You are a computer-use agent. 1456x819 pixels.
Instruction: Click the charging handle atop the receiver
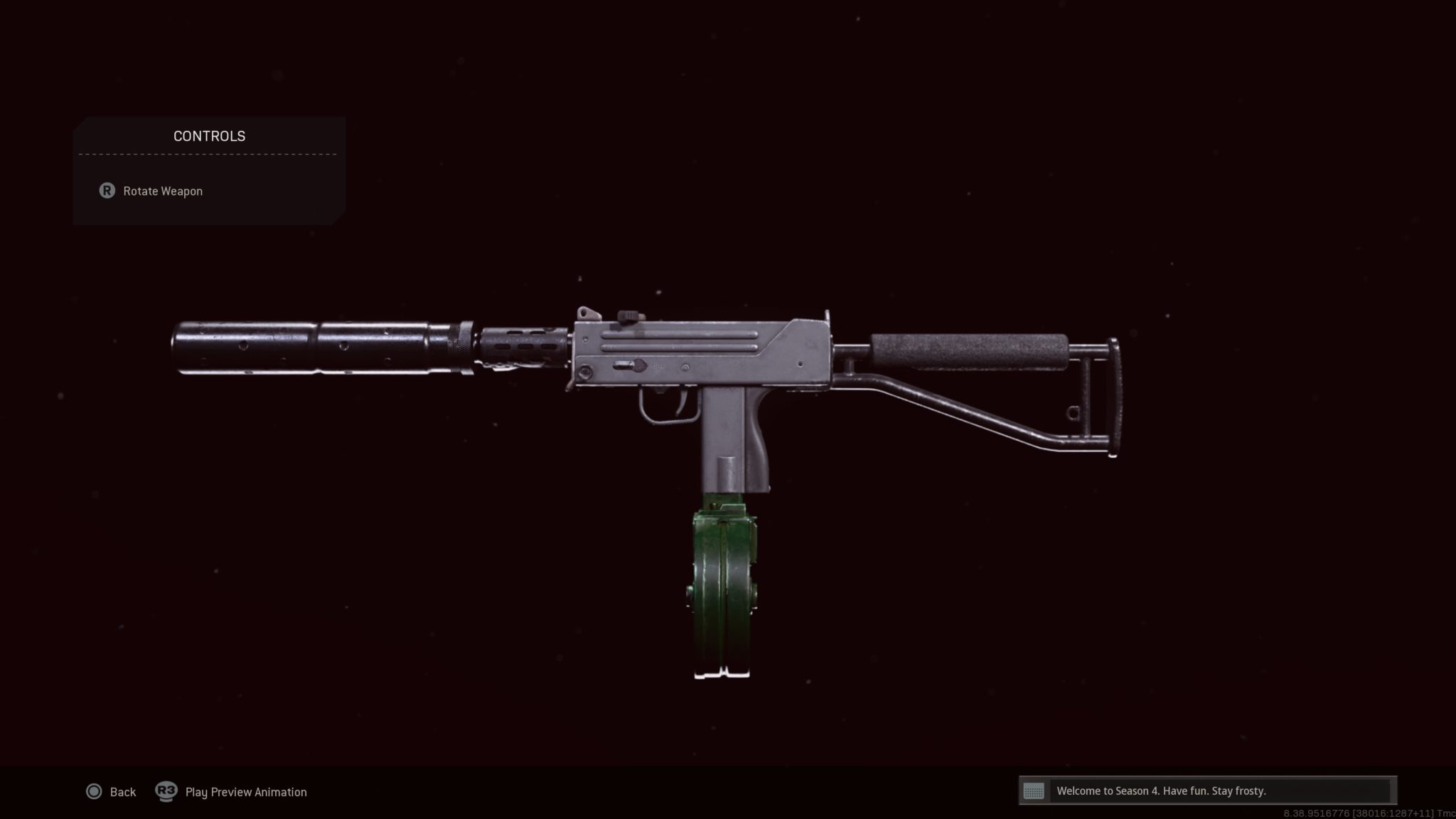click(x=628, y=315)
